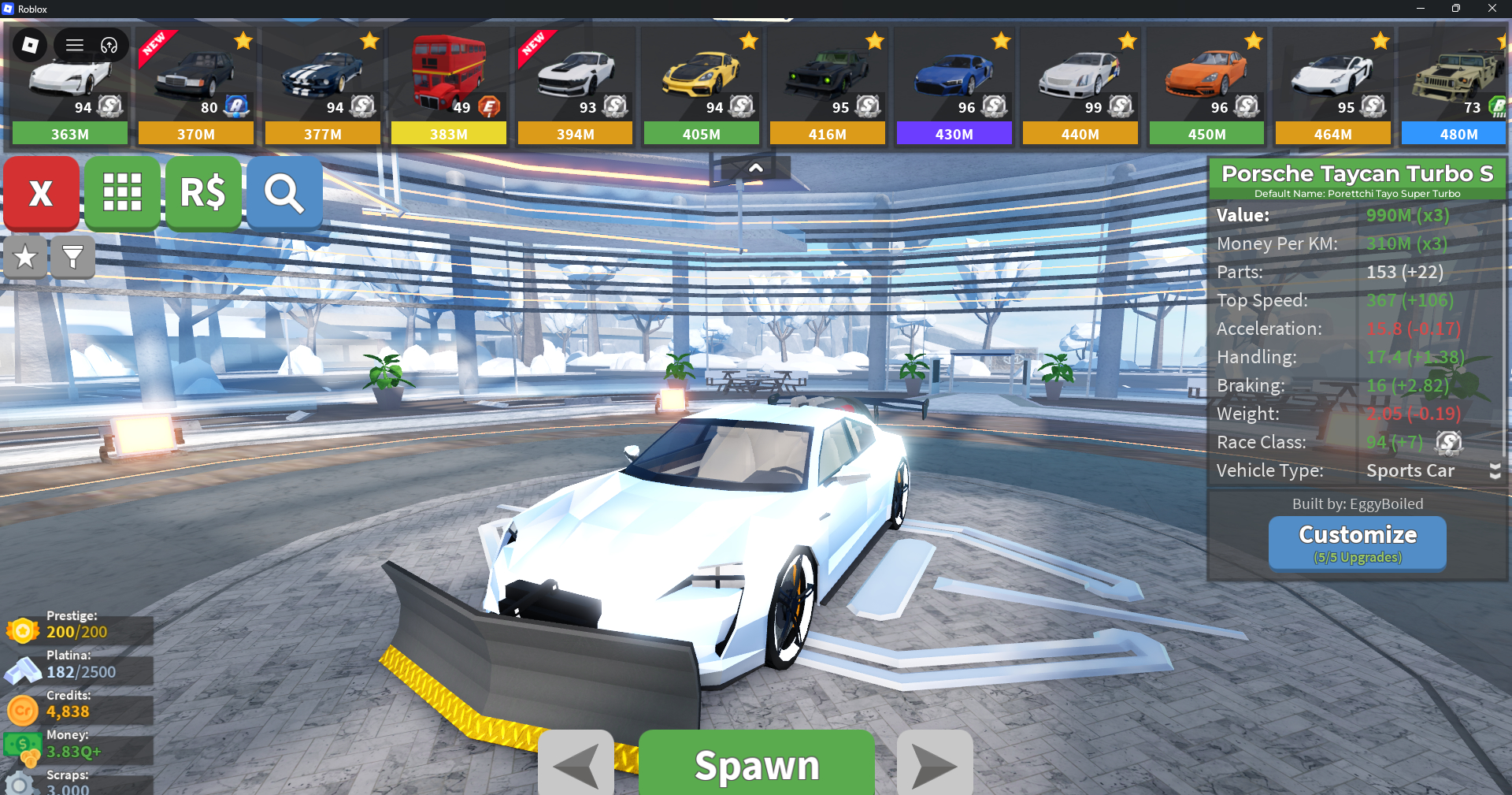Viewport: 1512px width, 795px height.
Task: Select the military jeep priced 480M
Action: 1457,87
